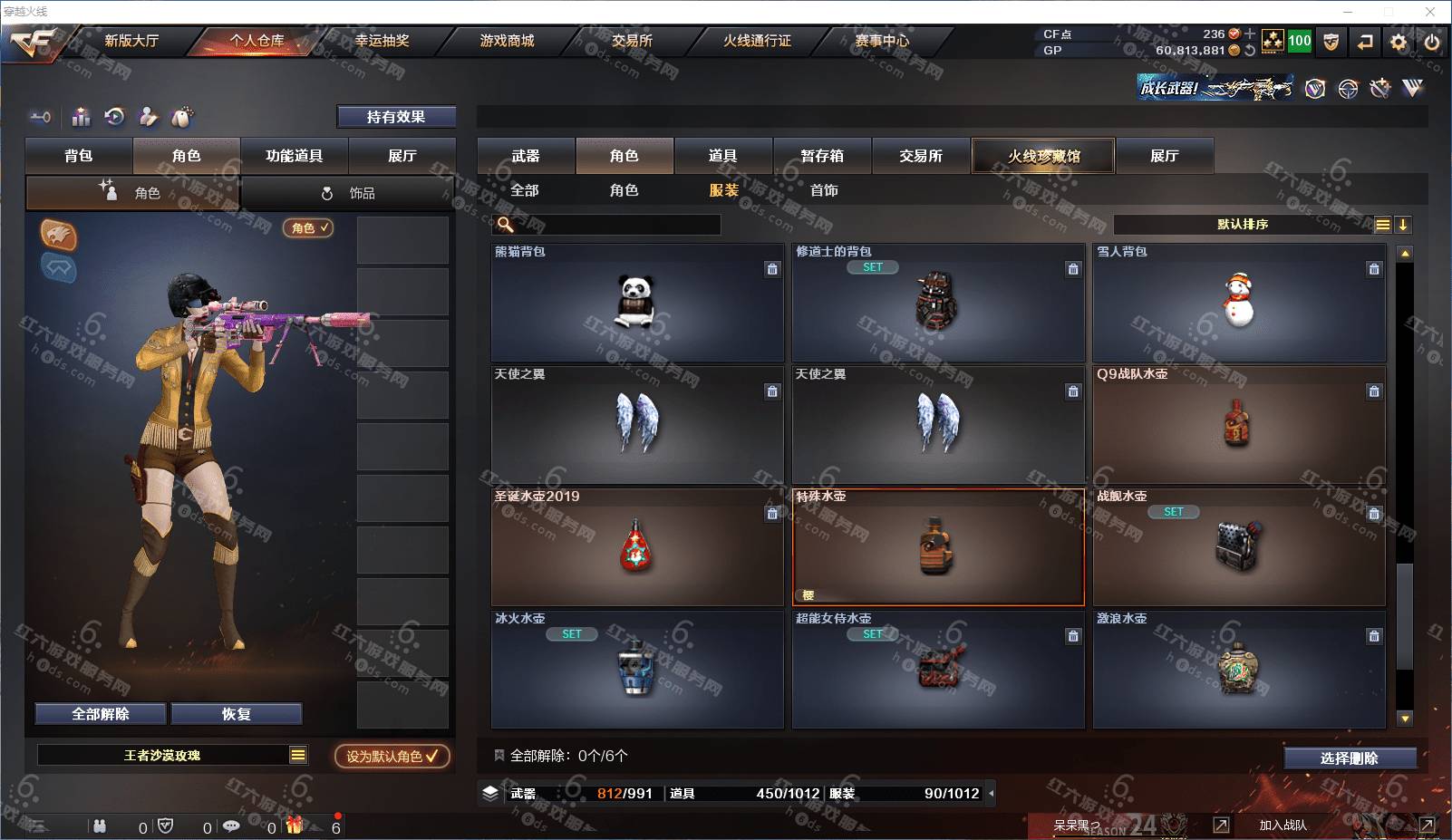Image resolution: width=1452 pixels, height=840 pixels.
Task: Click the 选择删除 button
Action: [1350, 758]
